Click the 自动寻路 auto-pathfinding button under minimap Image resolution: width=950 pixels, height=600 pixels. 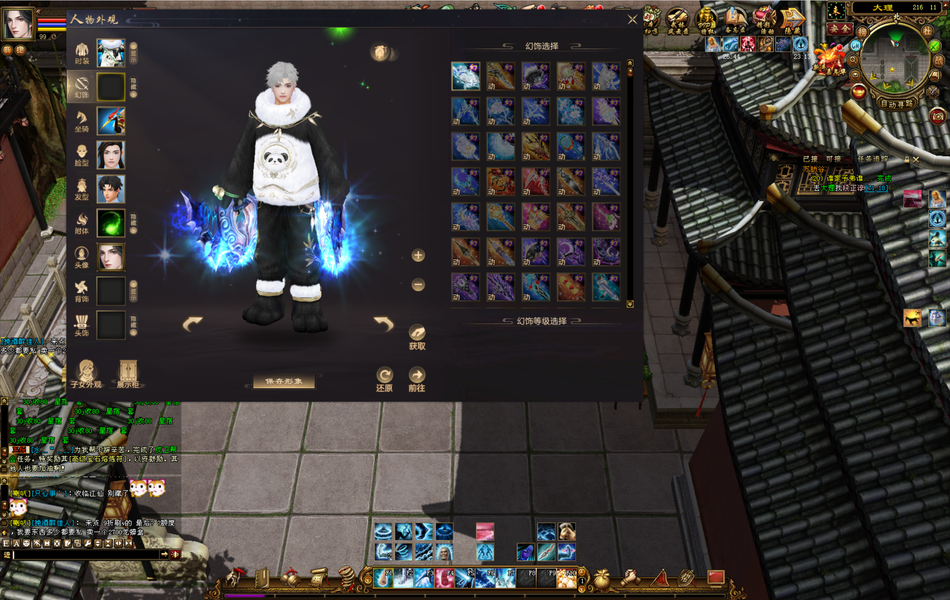894,102
